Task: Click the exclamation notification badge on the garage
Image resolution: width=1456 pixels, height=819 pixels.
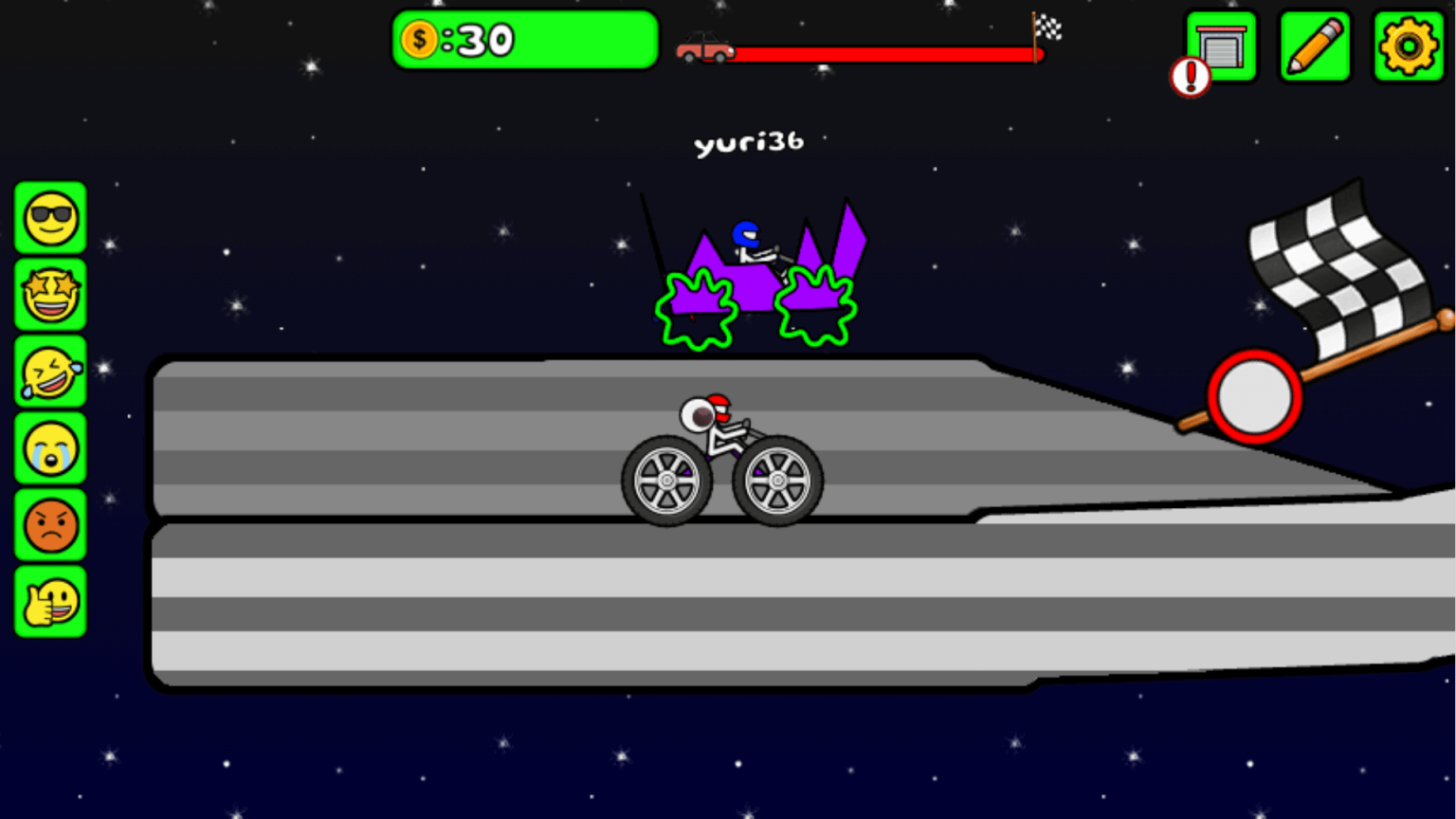Action: pyautogui.click(x=1191, y=78)
